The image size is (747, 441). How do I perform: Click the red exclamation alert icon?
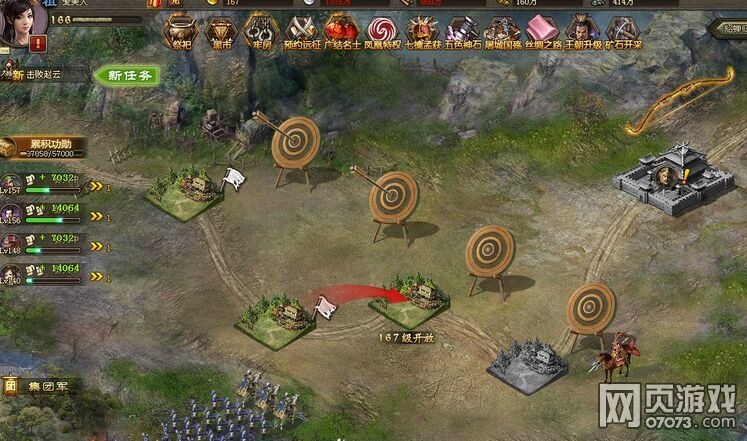click(x=39, y=44)
